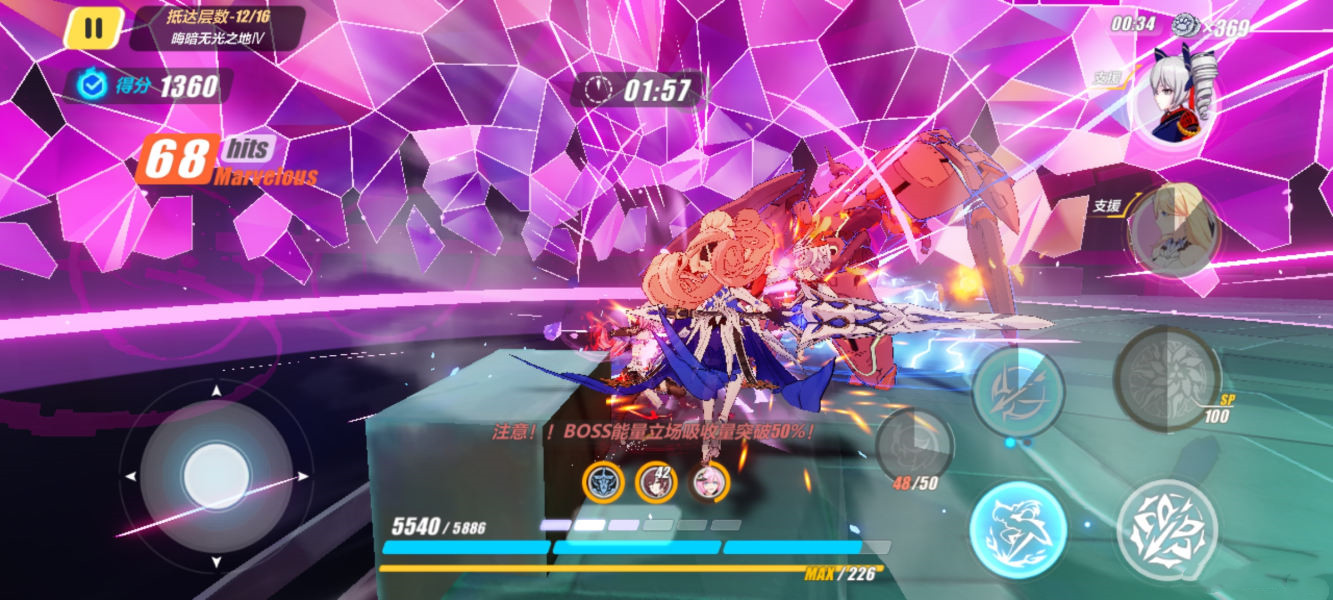Image resolution: width=1333 pixels, height=600 pixels.
Task: Trigger the ultimate skill costing 100 SP
Action: point(1166,377)
